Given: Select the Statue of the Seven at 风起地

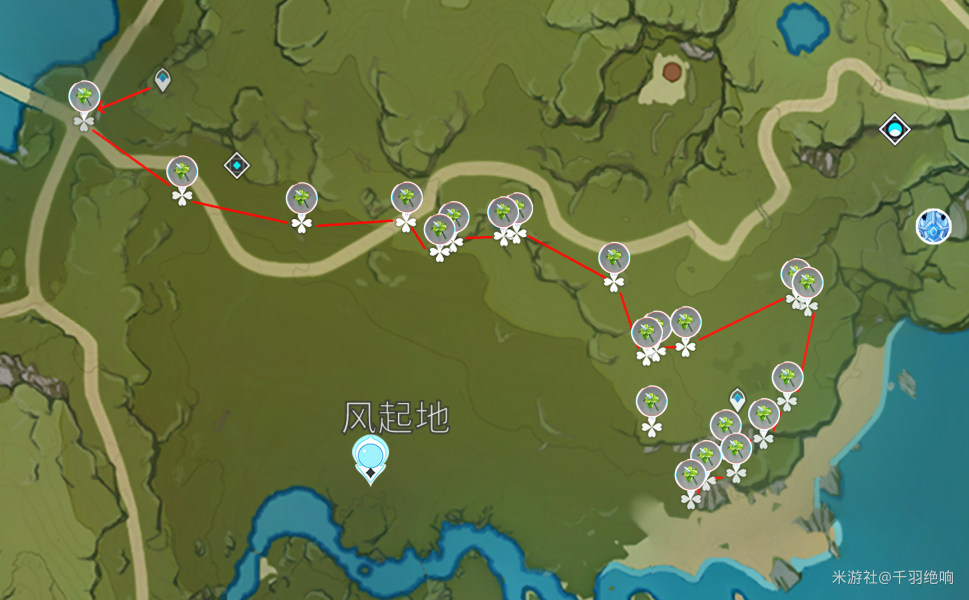Looking at the screenshot, I should [371, 459].
